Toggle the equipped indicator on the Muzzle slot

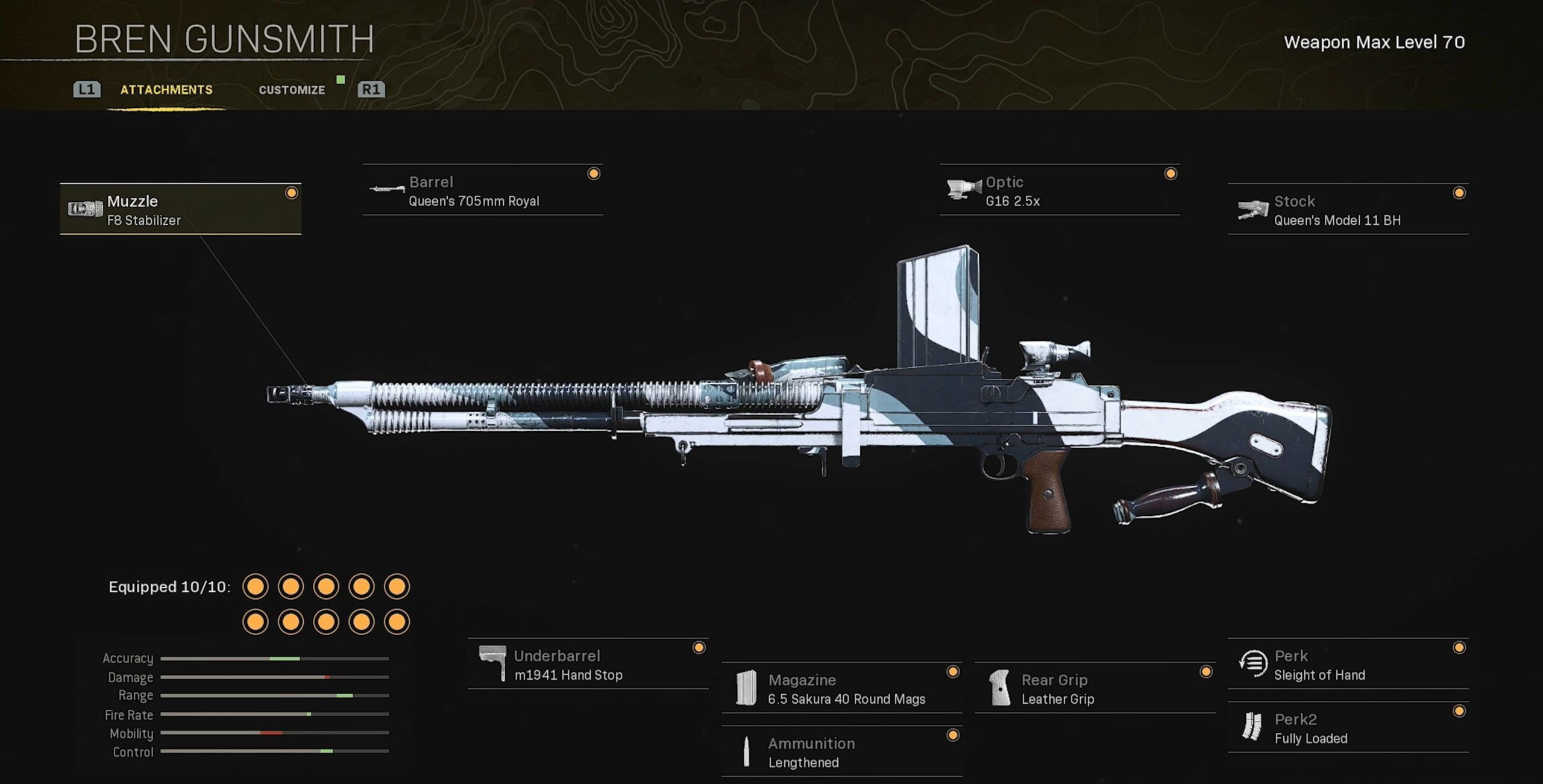(x=291, y=193)
